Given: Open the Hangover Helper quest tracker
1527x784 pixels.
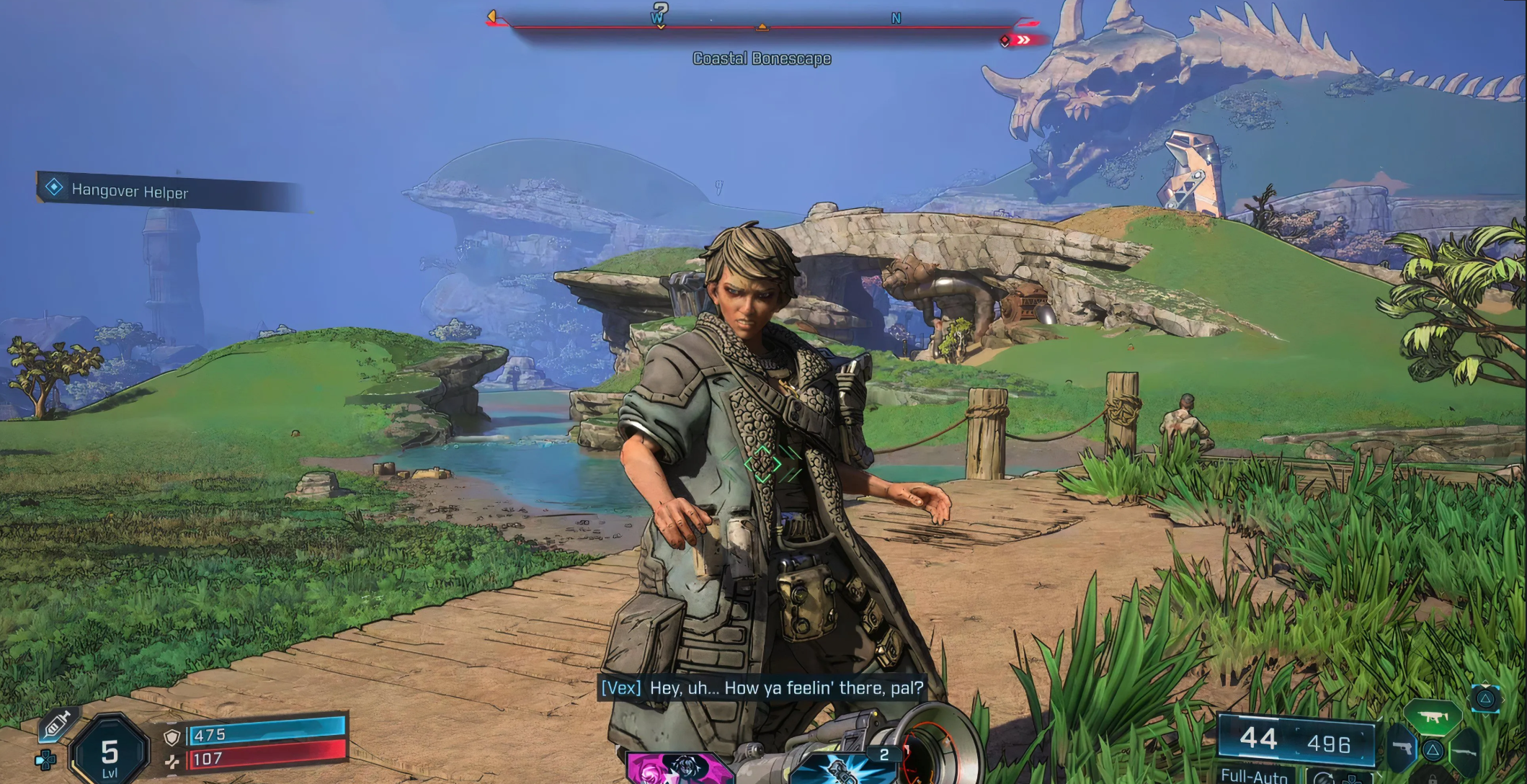Looking at the screenshot, I should coord(130,192).
